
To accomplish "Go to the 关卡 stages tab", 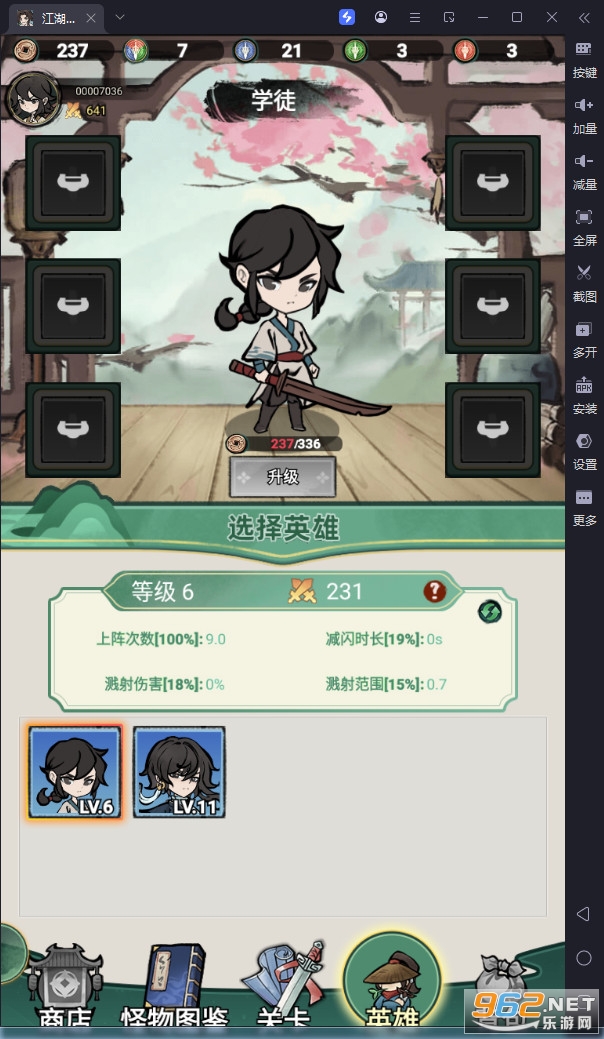I will (x=286, y=984).
